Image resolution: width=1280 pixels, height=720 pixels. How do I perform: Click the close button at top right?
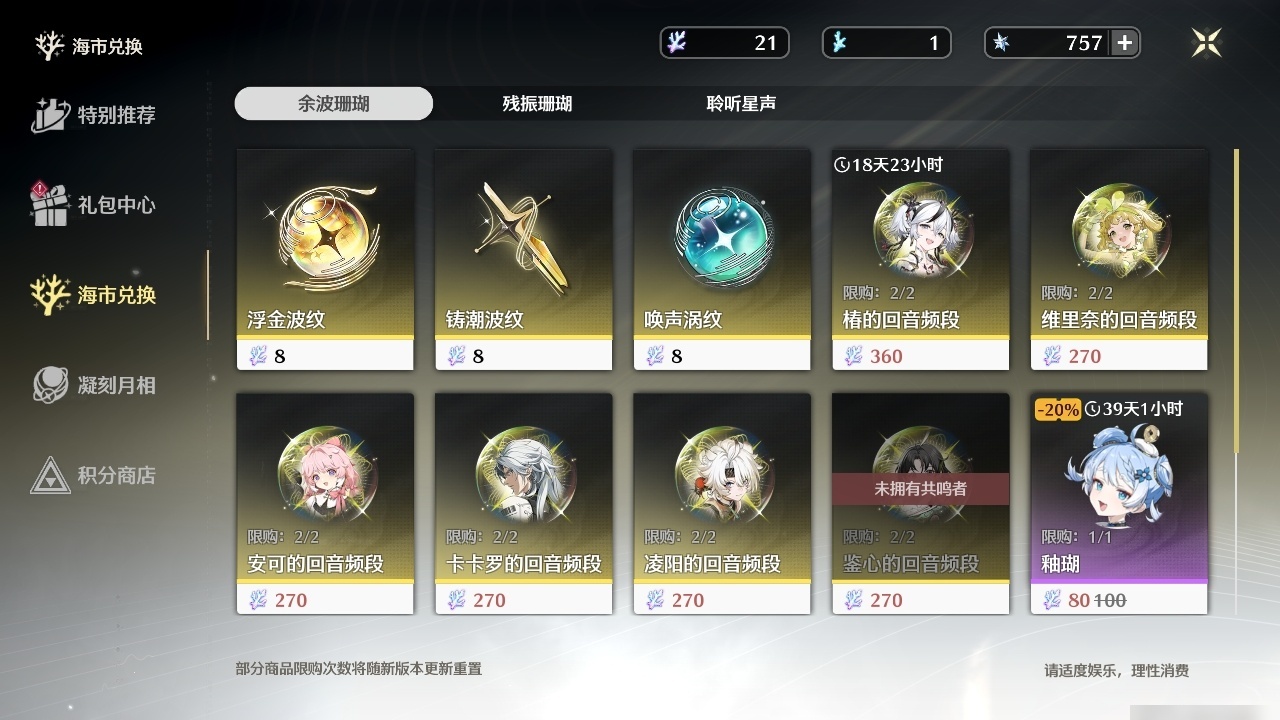1207,42
